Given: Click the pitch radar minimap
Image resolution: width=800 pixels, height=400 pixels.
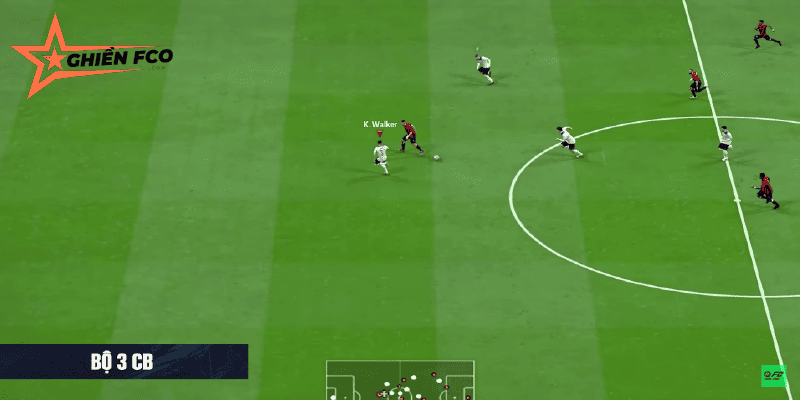Looking at the screenshot, I should click(400, 380).
